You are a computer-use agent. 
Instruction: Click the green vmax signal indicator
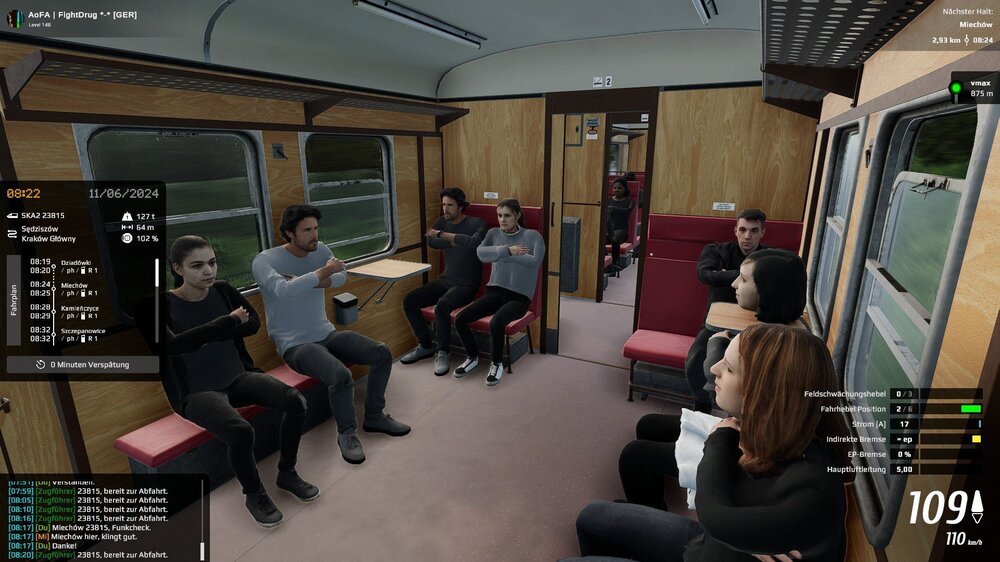coord(956,88)
